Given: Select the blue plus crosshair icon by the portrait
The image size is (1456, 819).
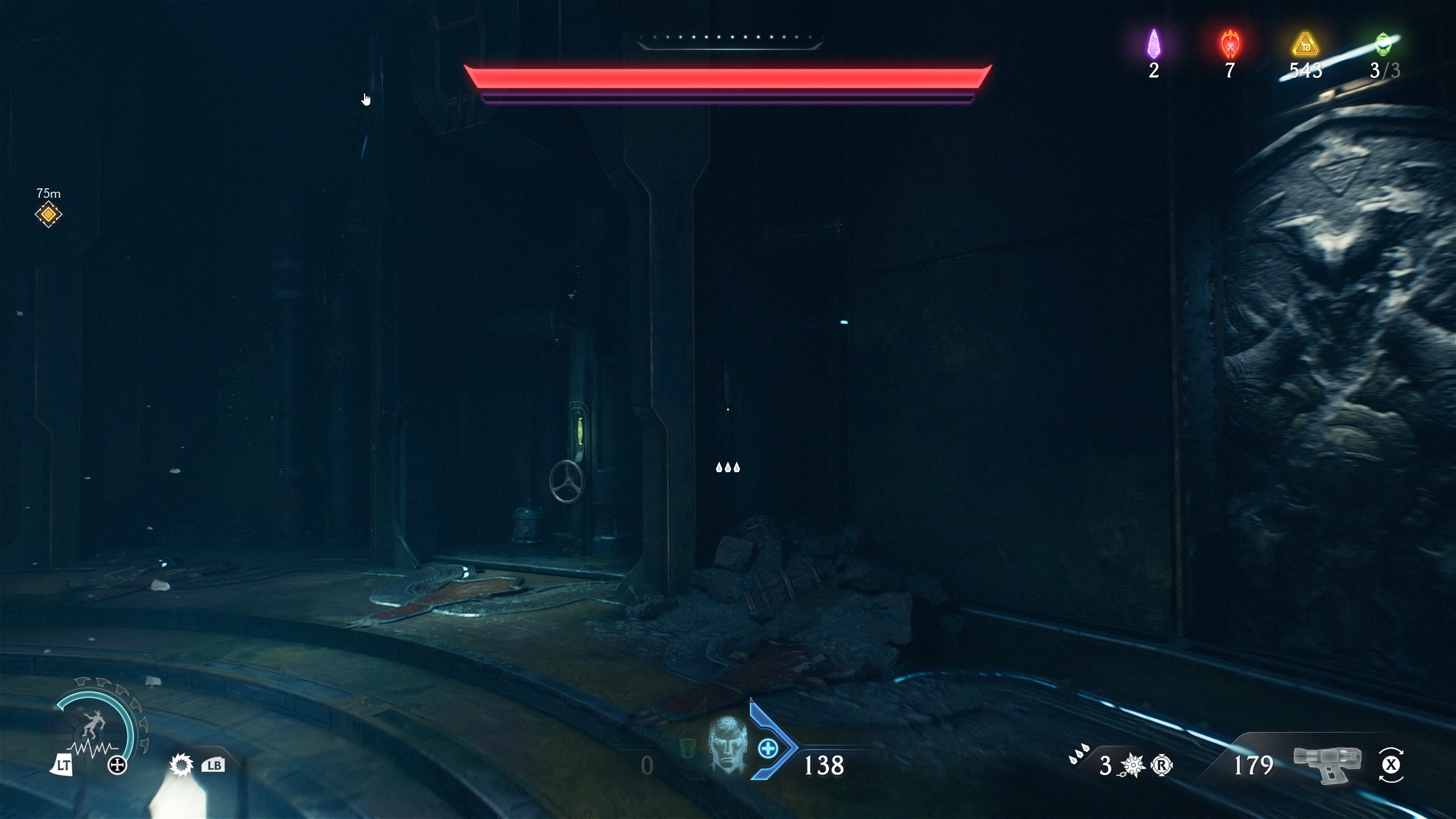Looking at the screenshot, I should coord(769,750).
